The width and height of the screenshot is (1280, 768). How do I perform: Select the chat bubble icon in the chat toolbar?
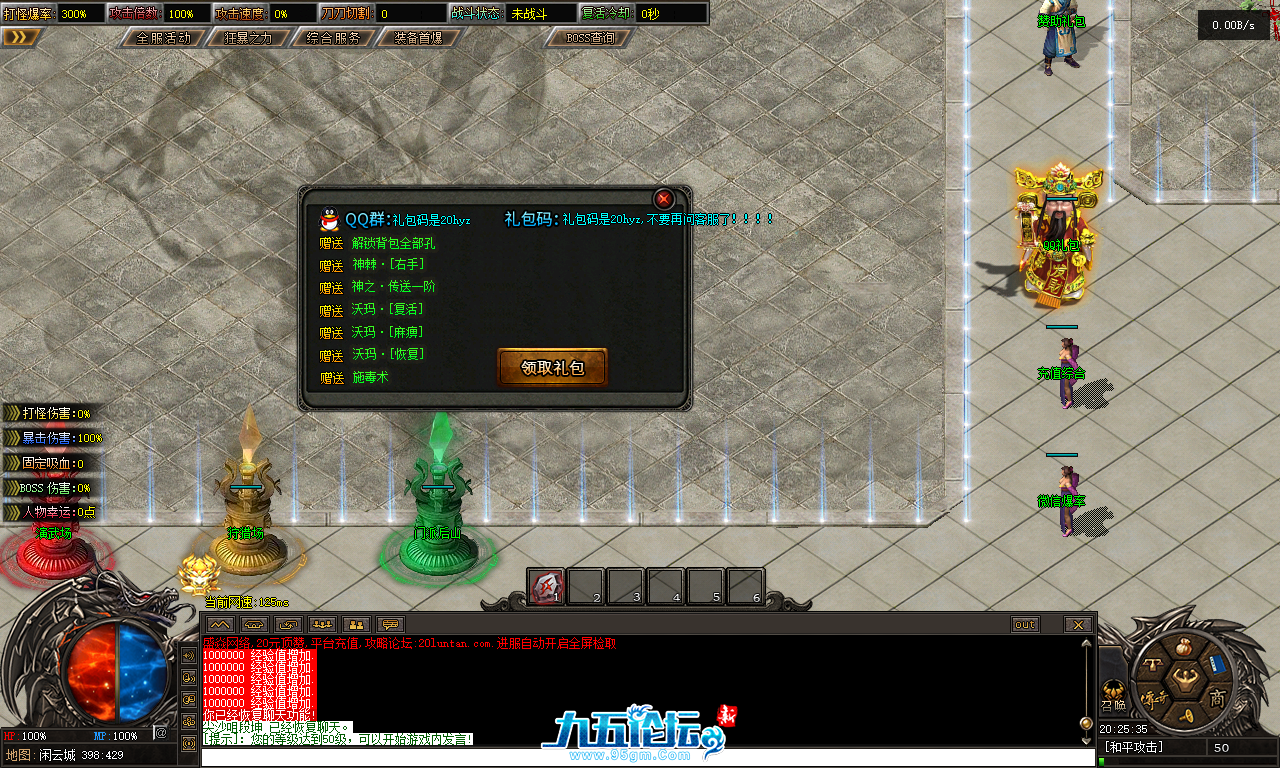[x=388, y=623]
